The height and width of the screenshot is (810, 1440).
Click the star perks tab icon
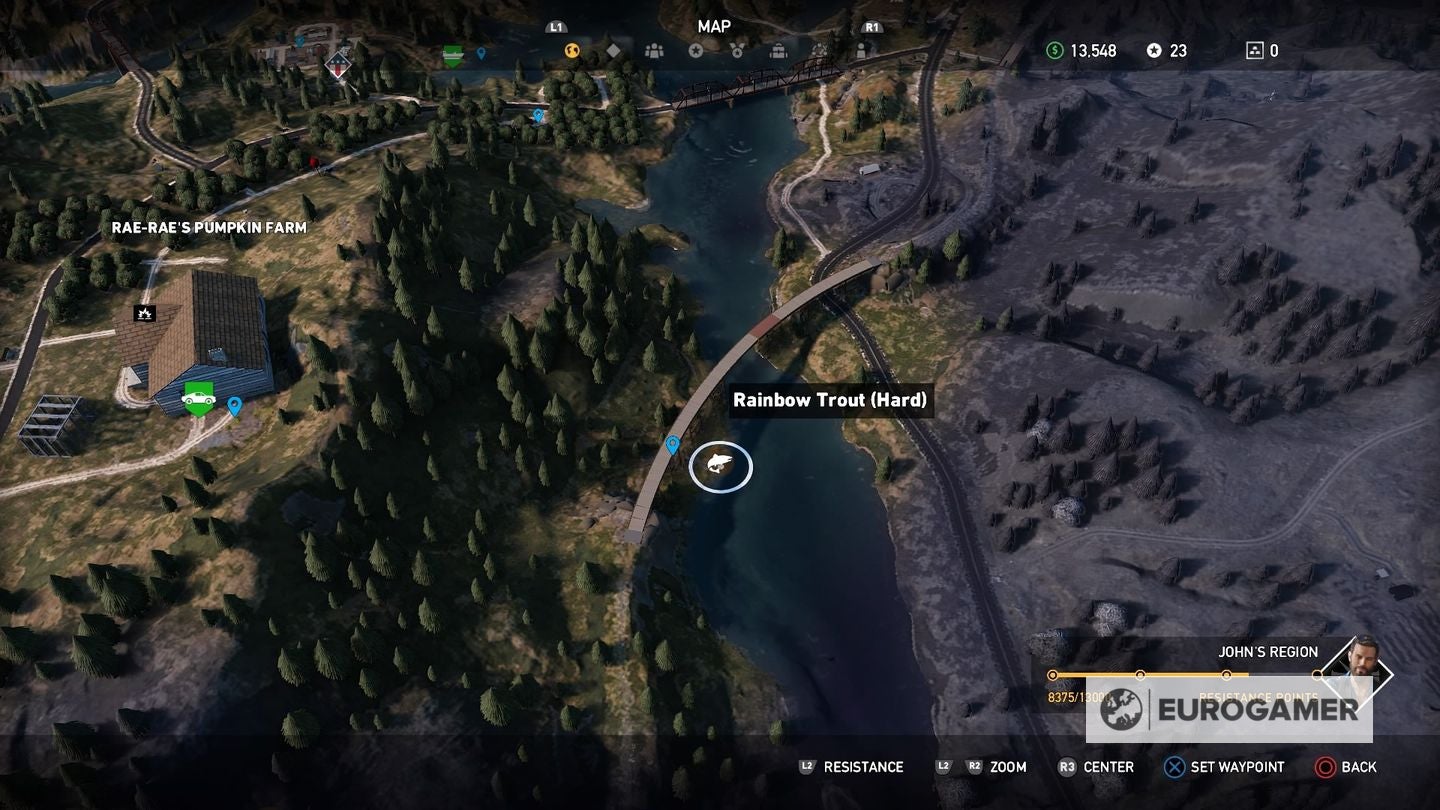click(697, 50)
